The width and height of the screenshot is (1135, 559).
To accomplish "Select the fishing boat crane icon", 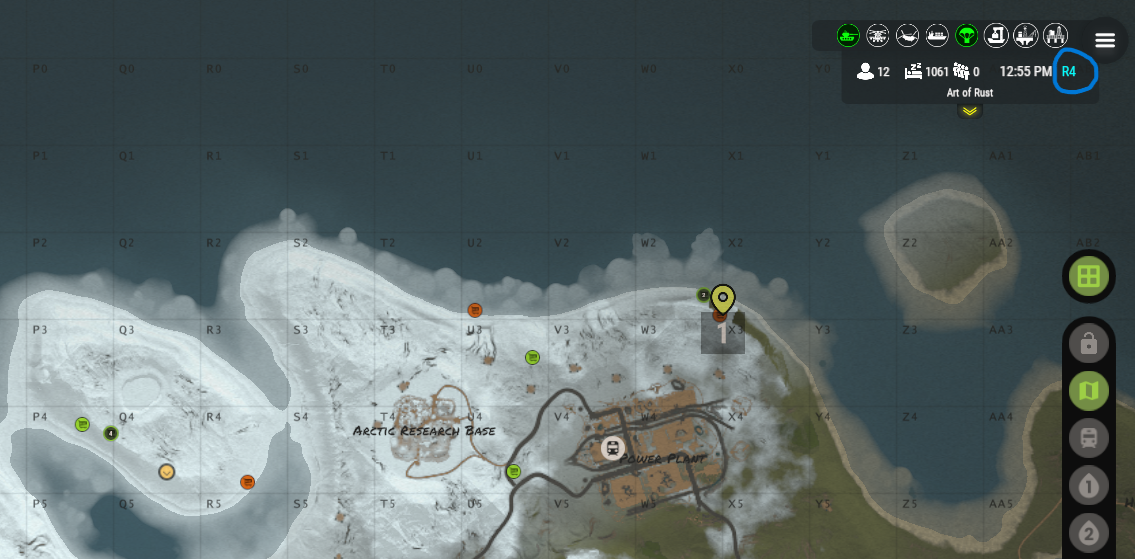I will click(x=996, y=36).
